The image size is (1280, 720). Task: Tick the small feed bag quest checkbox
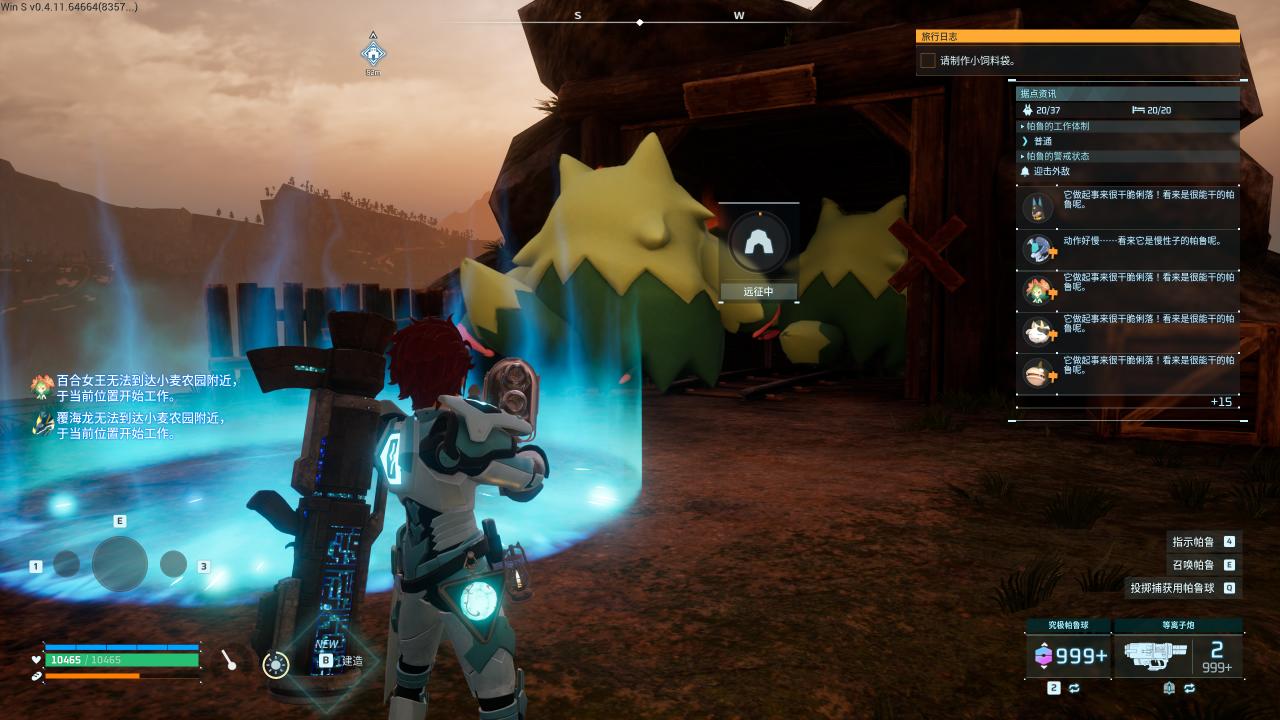click(928, 60)
